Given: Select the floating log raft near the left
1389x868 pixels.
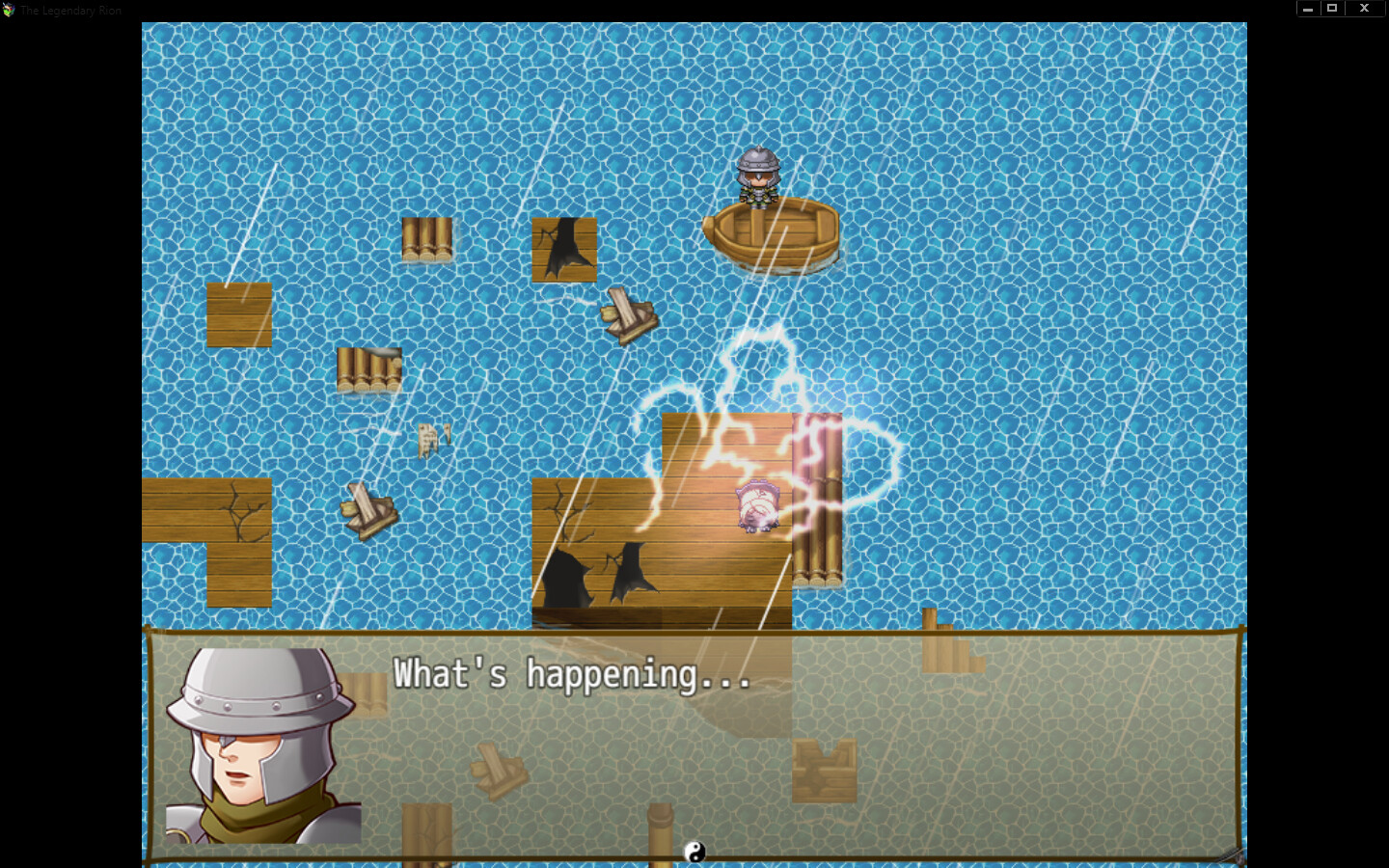Looking at the screenshot, I should (x=369, y=371).
